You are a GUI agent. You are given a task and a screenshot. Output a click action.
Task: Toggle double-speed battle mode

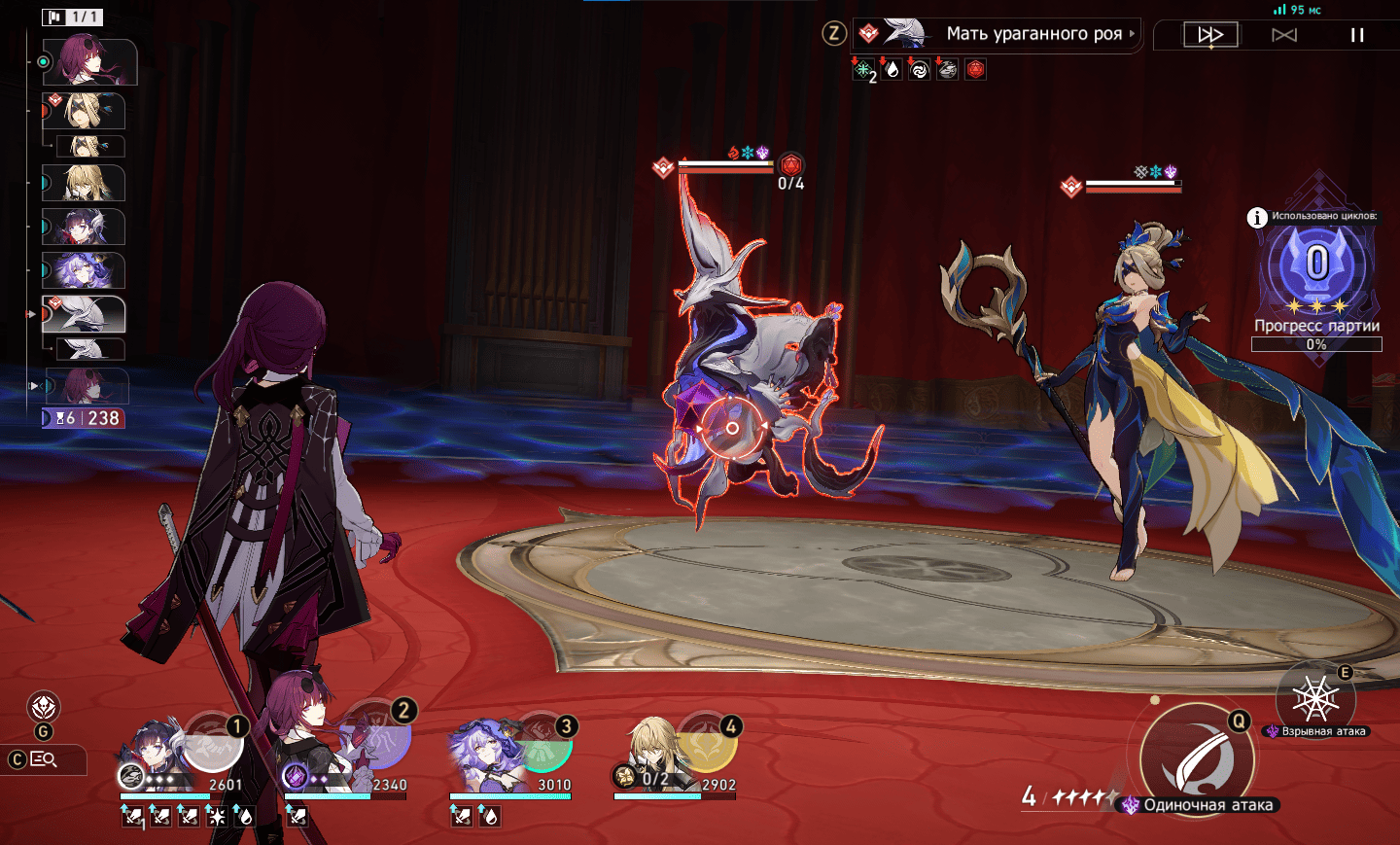click(1210, 35)
